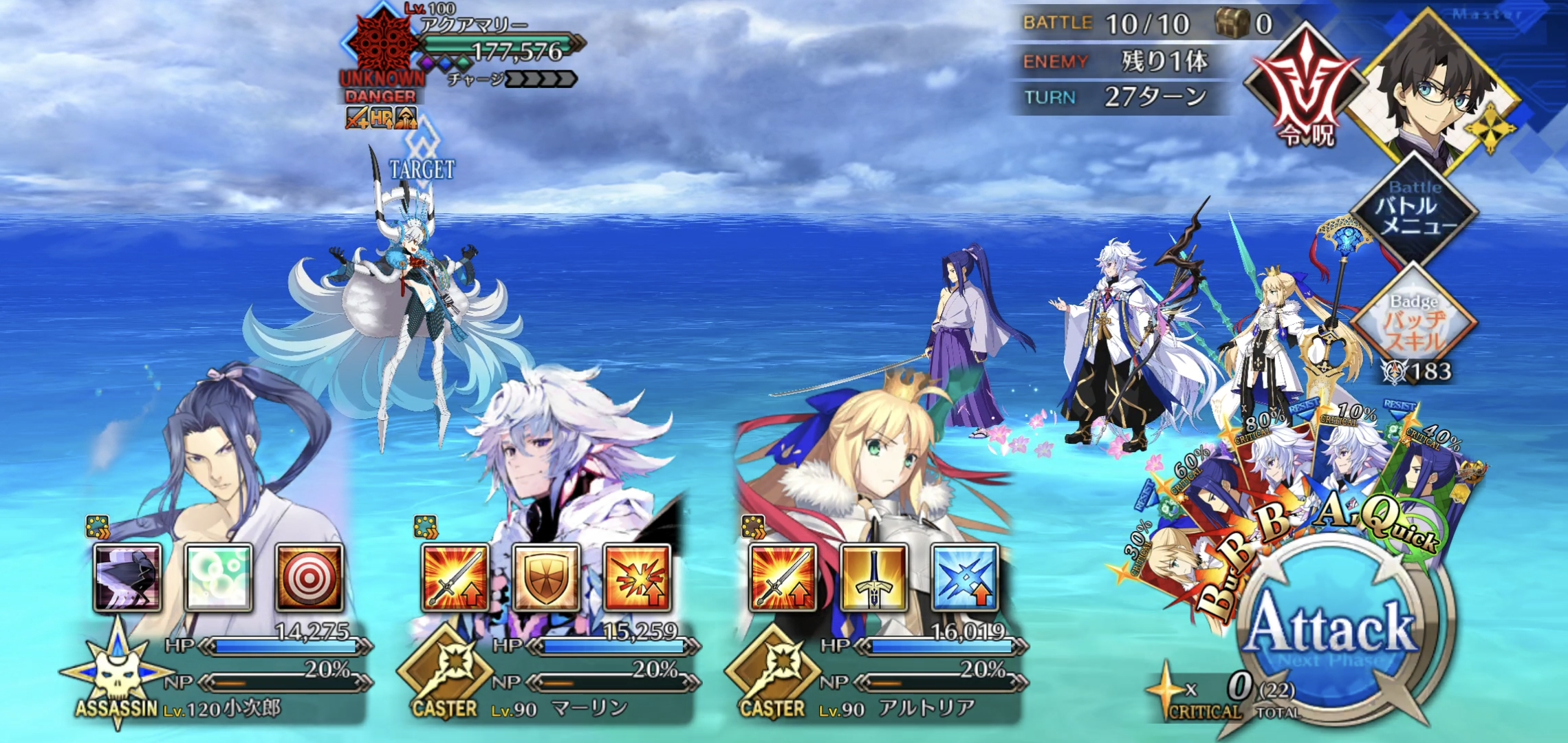The image size is (1568, 743).
Task: Activate Artoria Caster's sword attack-up skill
Action: [x=783, y=578]
